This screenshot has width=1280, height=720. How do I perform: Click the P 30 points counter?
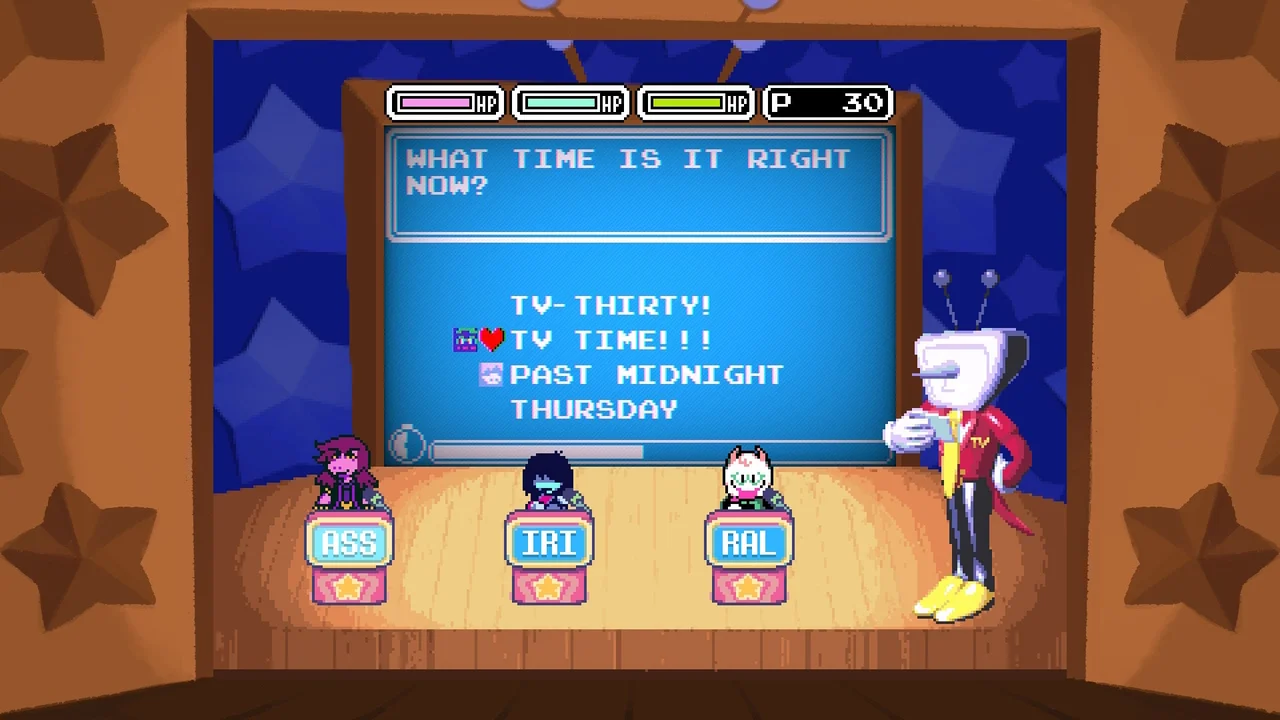(x=827, y=102)
